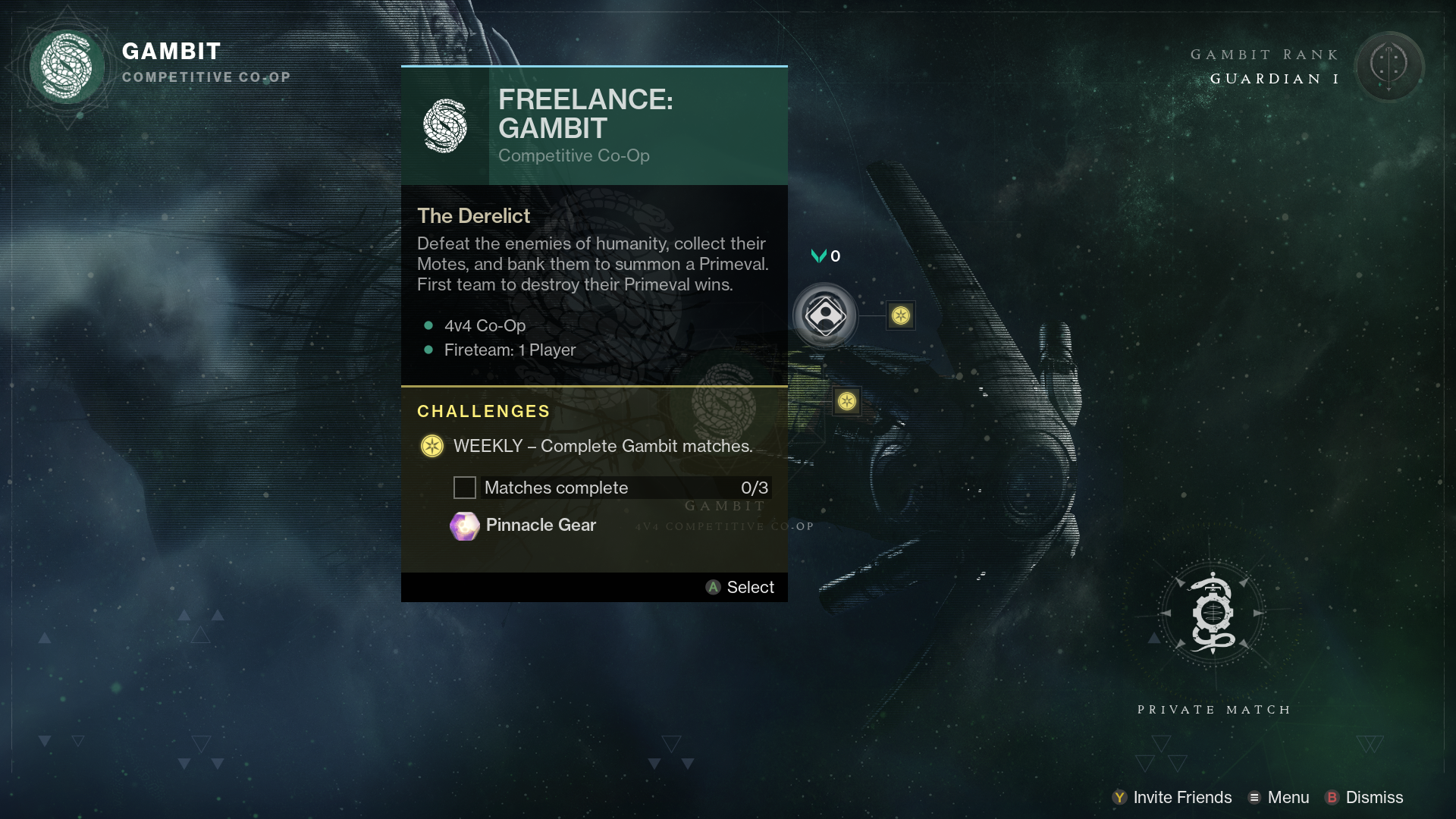1456x819 pixels.
Task: Click the Gambit Rank Guardian emblem
Action: 1389,66
